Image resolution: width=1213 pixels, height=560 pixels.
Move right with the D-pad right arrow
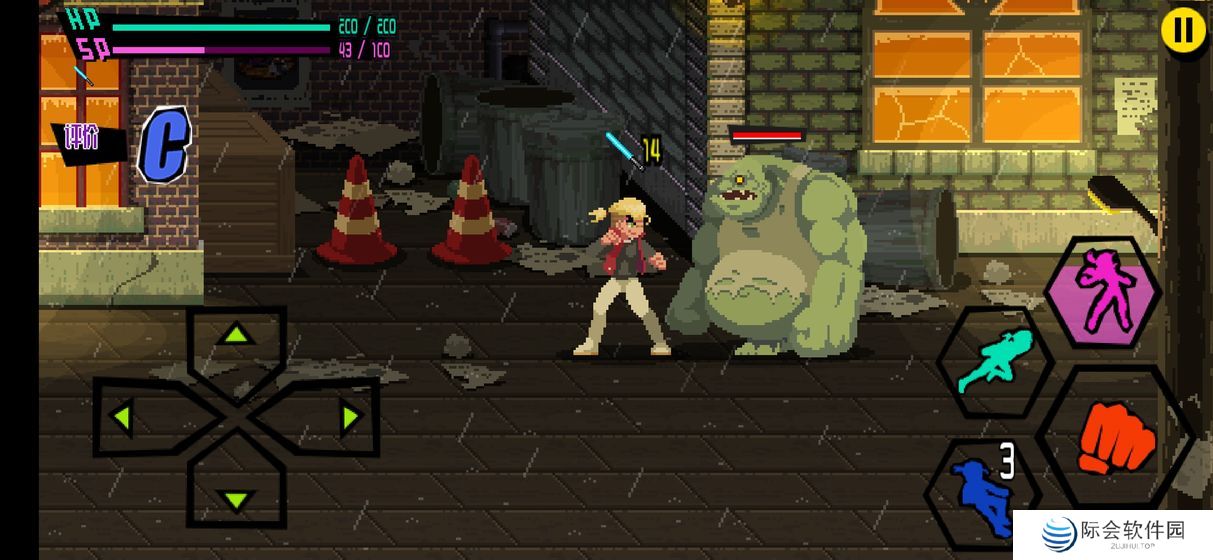click(349, 417)
